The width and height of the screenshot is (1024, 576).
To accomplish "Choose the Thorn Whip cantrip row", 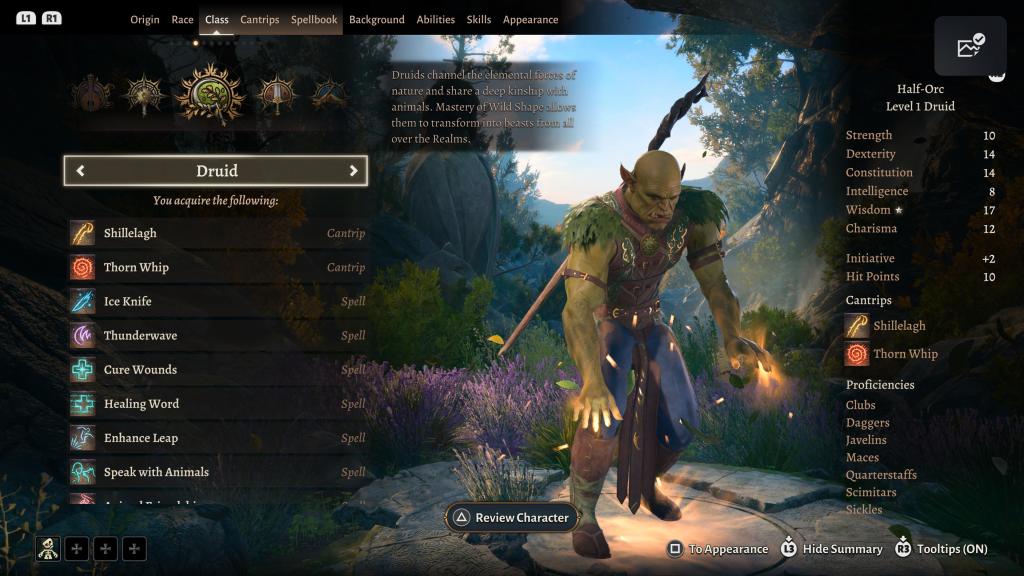I will (217, 267).
